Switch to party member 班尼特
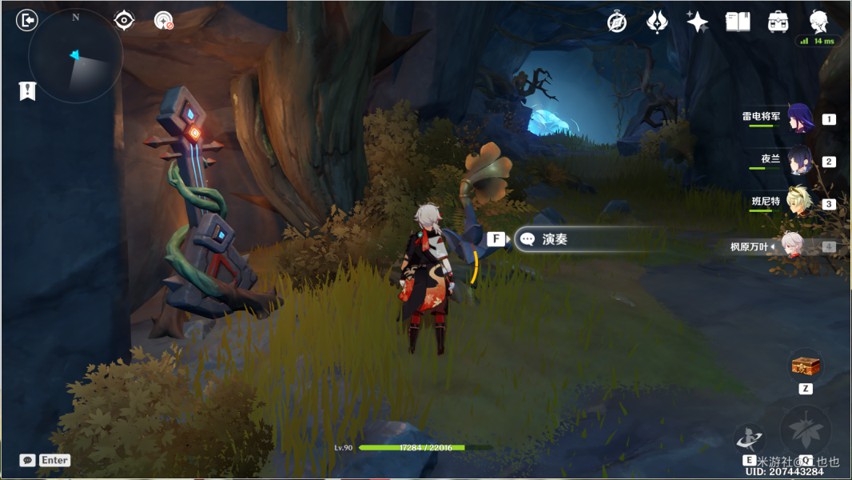The image size is (852, 480). (x=798, y=203)
